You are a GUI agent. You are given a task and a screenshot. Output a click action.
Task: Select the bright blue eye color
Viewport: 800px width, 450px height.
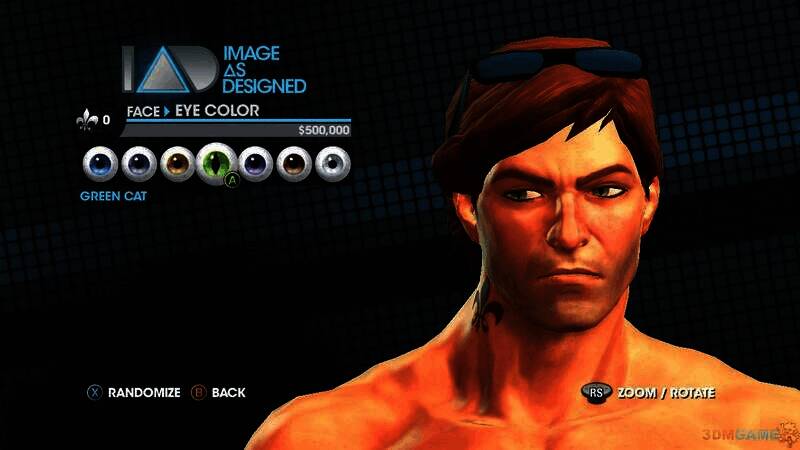tap(101, 163)
